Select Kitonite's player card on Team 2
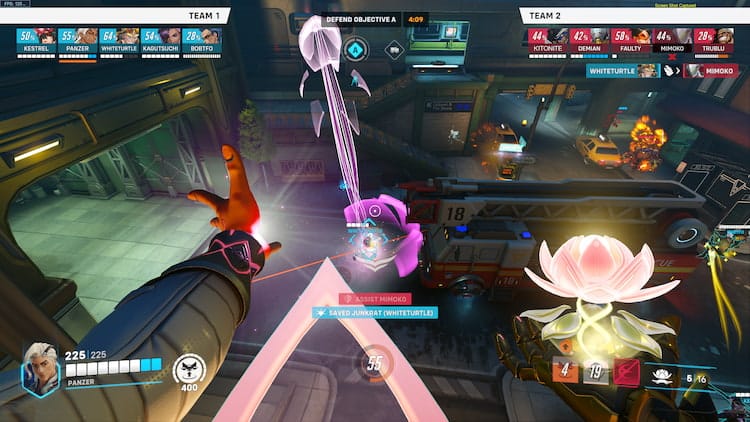The image size is (750, 422). (548, 39)
